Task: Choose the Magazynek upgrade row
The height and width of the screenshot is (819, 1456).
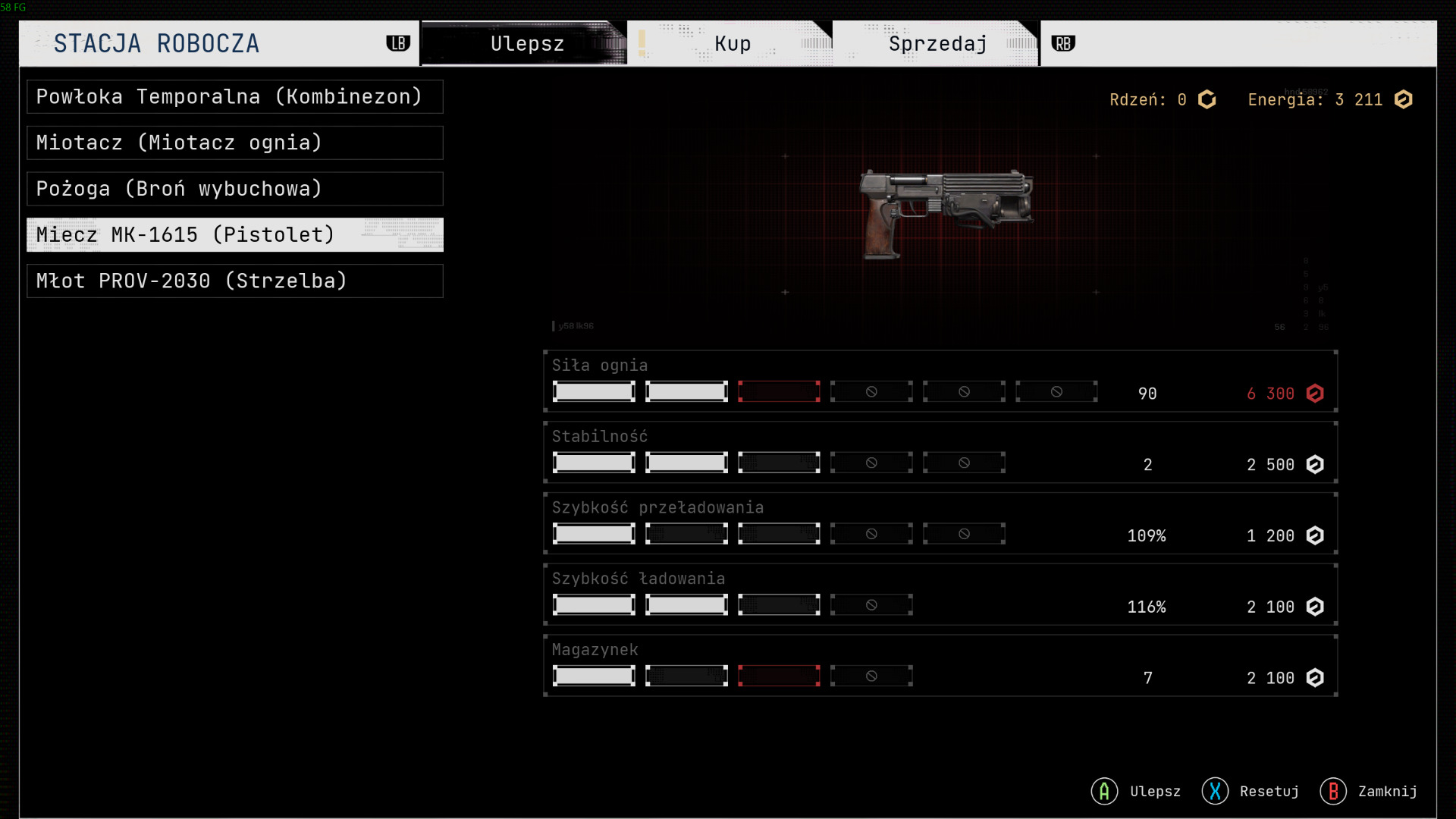Action: [x=940, y=666]
